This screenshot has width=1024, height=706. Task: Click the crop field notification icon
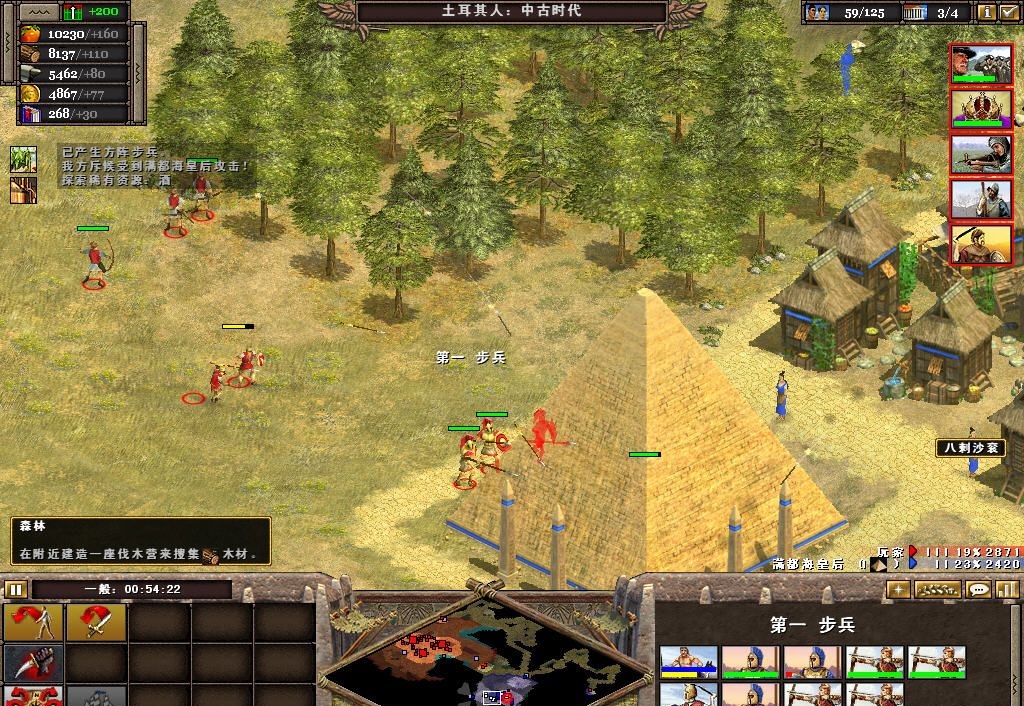[23, 158]
